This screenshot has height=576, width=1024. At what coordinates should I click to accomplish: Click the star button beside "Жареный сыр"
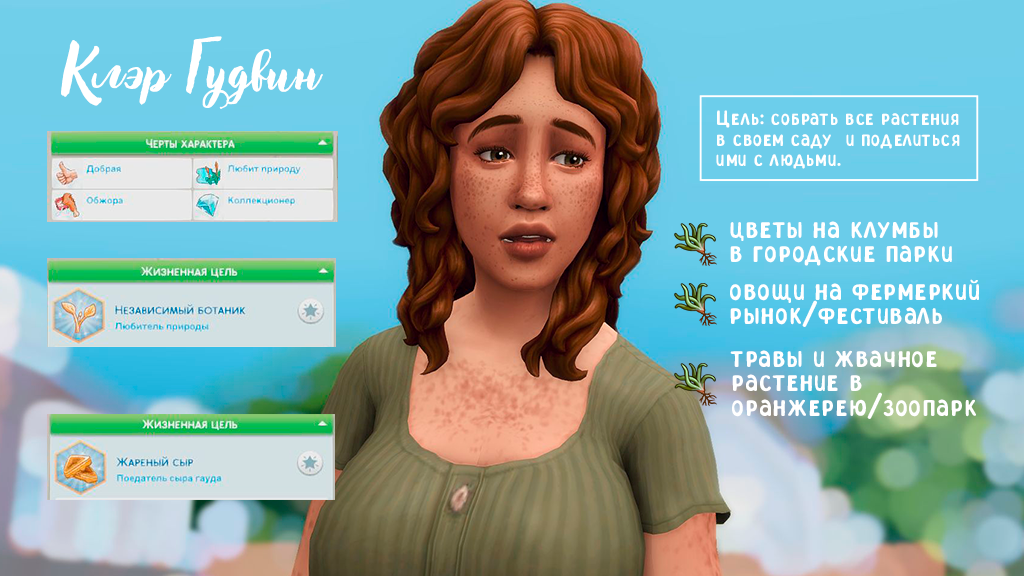pos(311,463)
